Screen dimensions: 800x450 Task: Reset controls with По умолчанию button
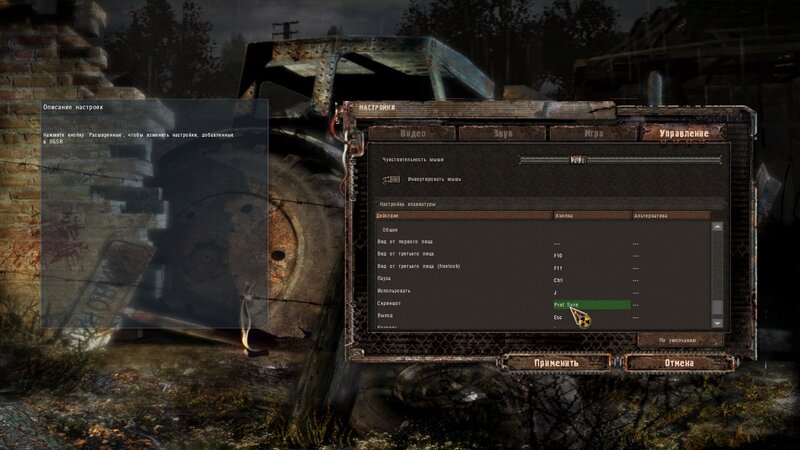coord(680,340)
